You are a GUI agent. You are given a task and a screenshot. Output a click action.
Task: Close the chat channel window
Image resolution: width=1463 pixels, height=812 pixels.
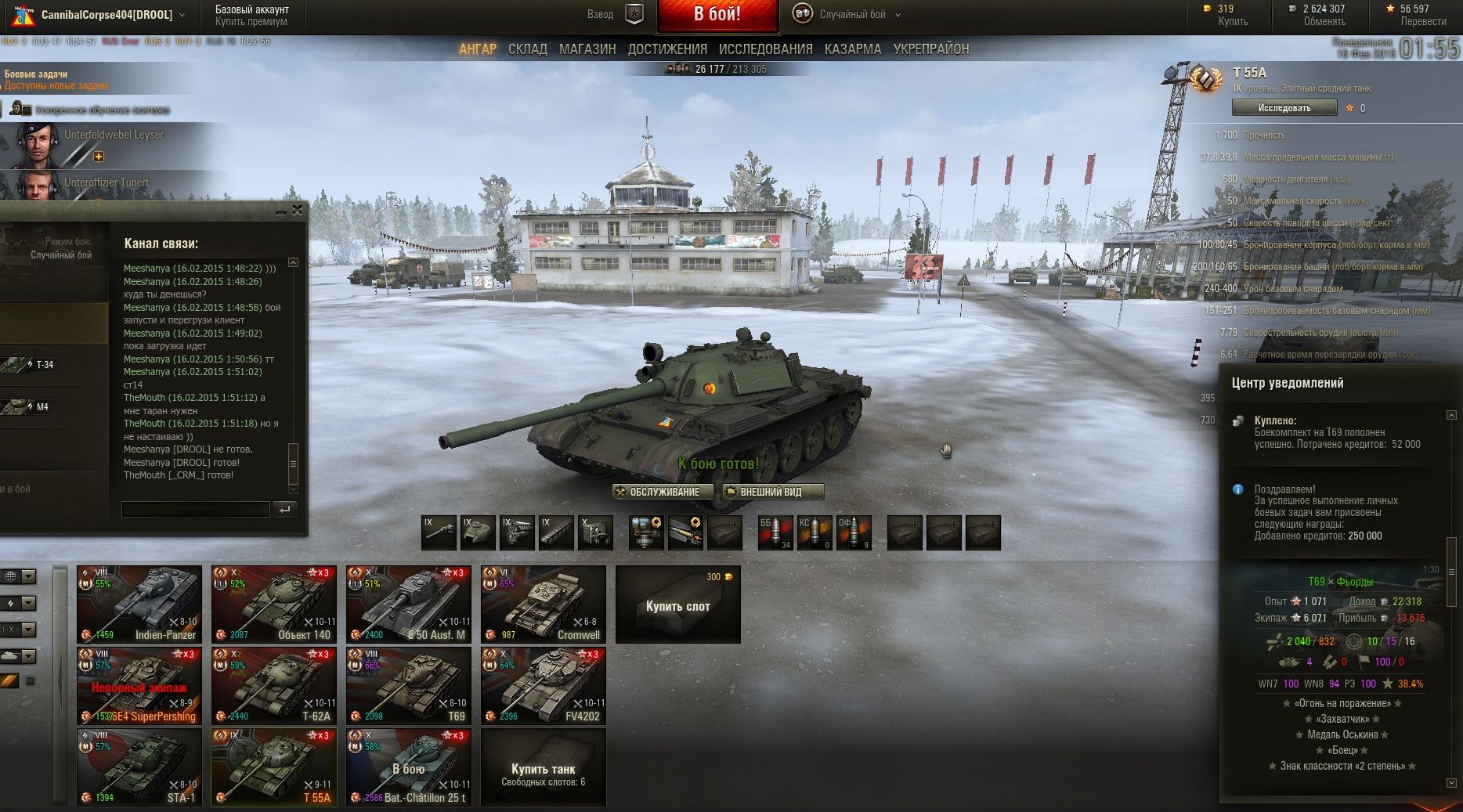297,210
